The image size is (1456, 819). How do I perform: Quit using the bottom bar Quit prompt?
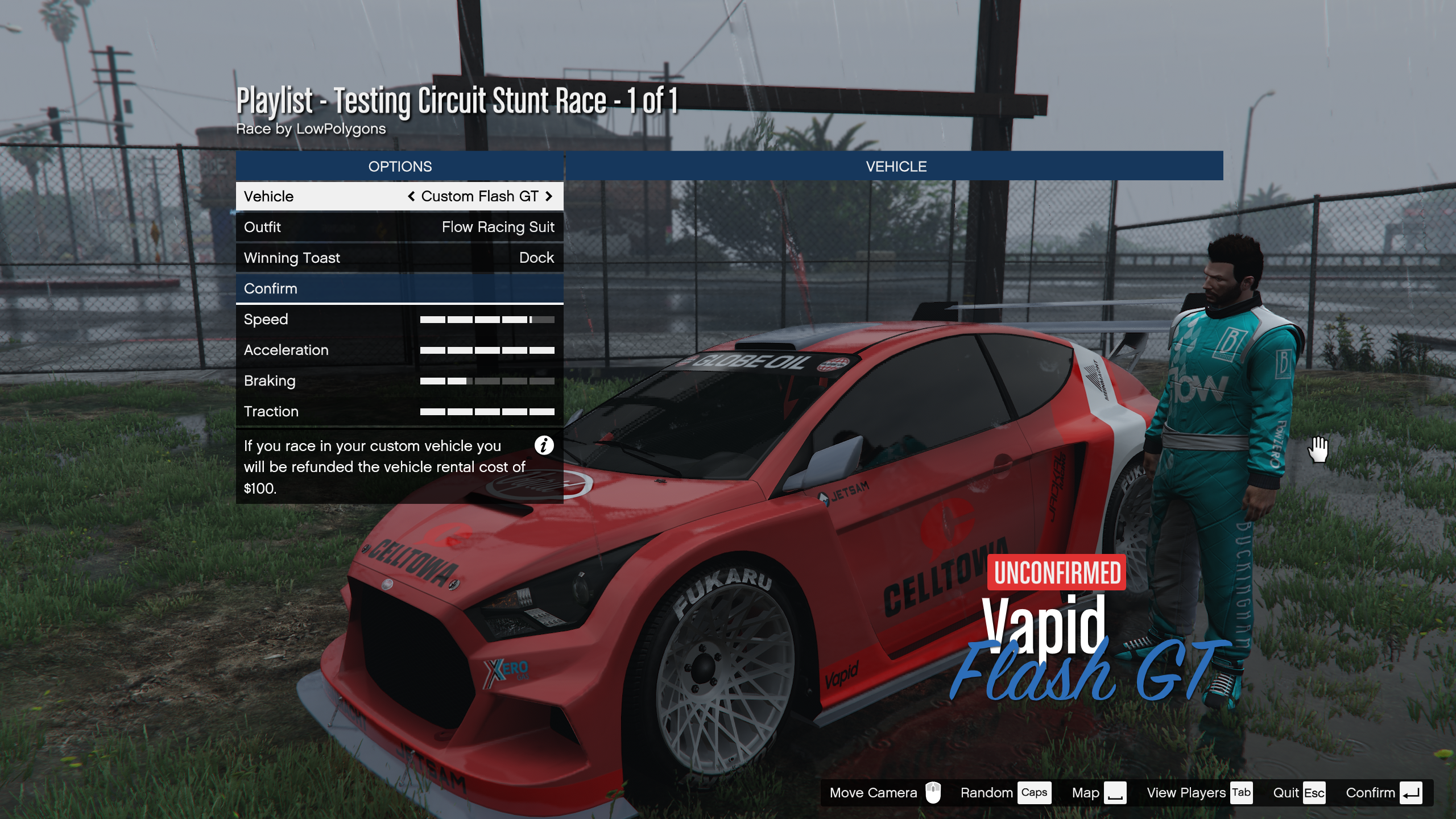1298,793
